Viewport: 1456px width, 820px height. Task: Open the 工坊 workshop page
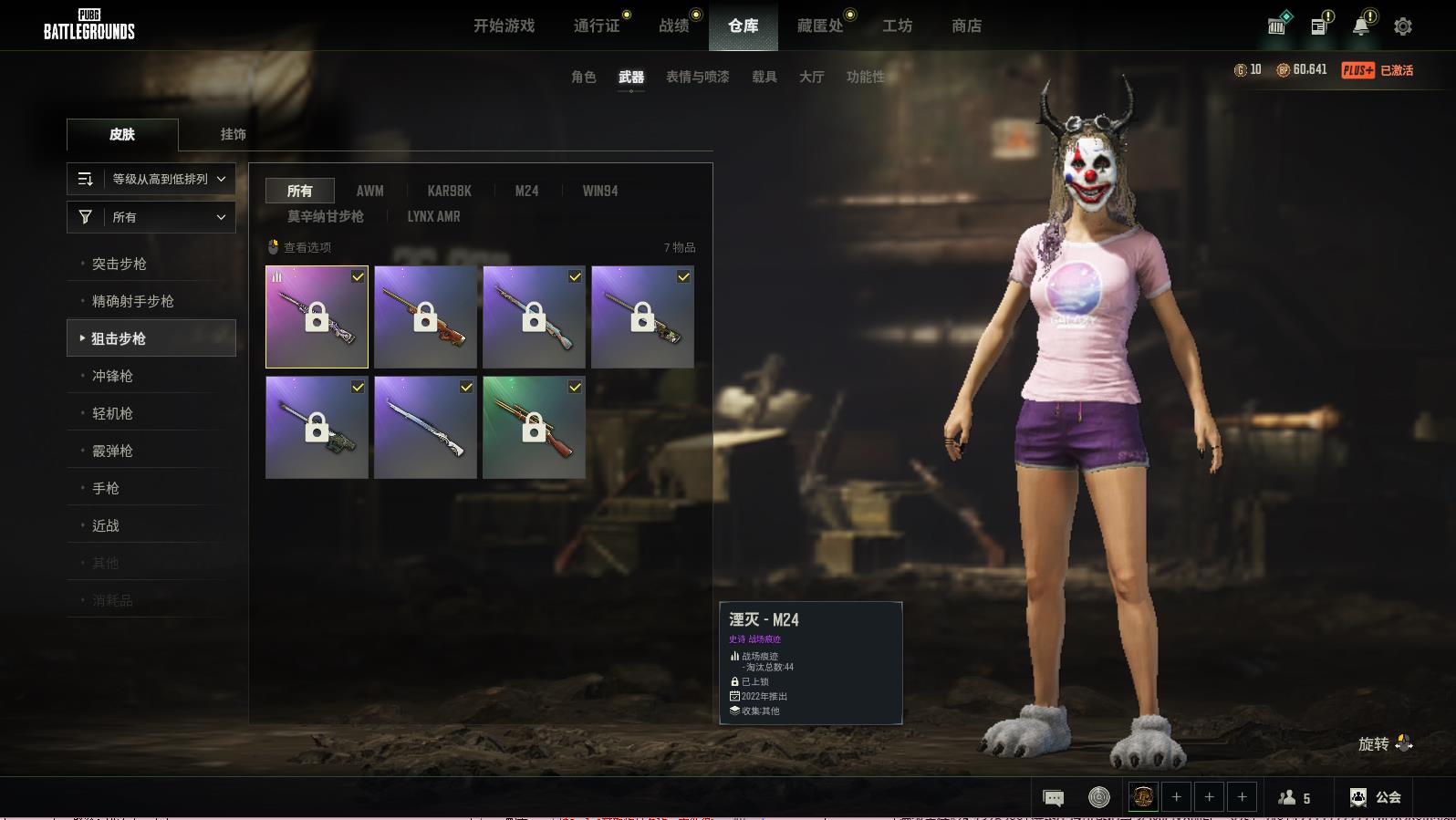click(x=897, y=26)
